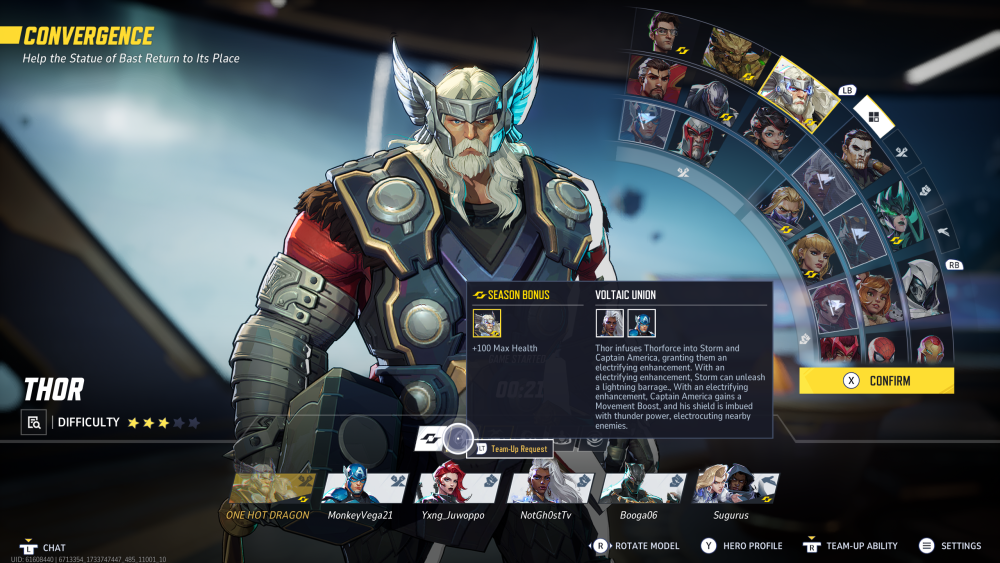Select teammate NotGh0stTv's Storm card

tap(547, 489)
